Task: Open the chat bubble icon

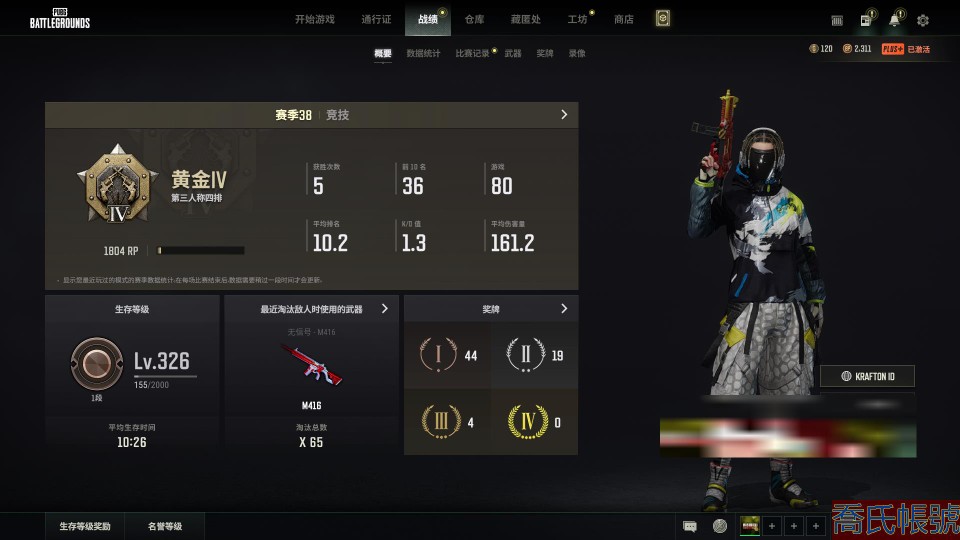Action: tap(690, 526)
